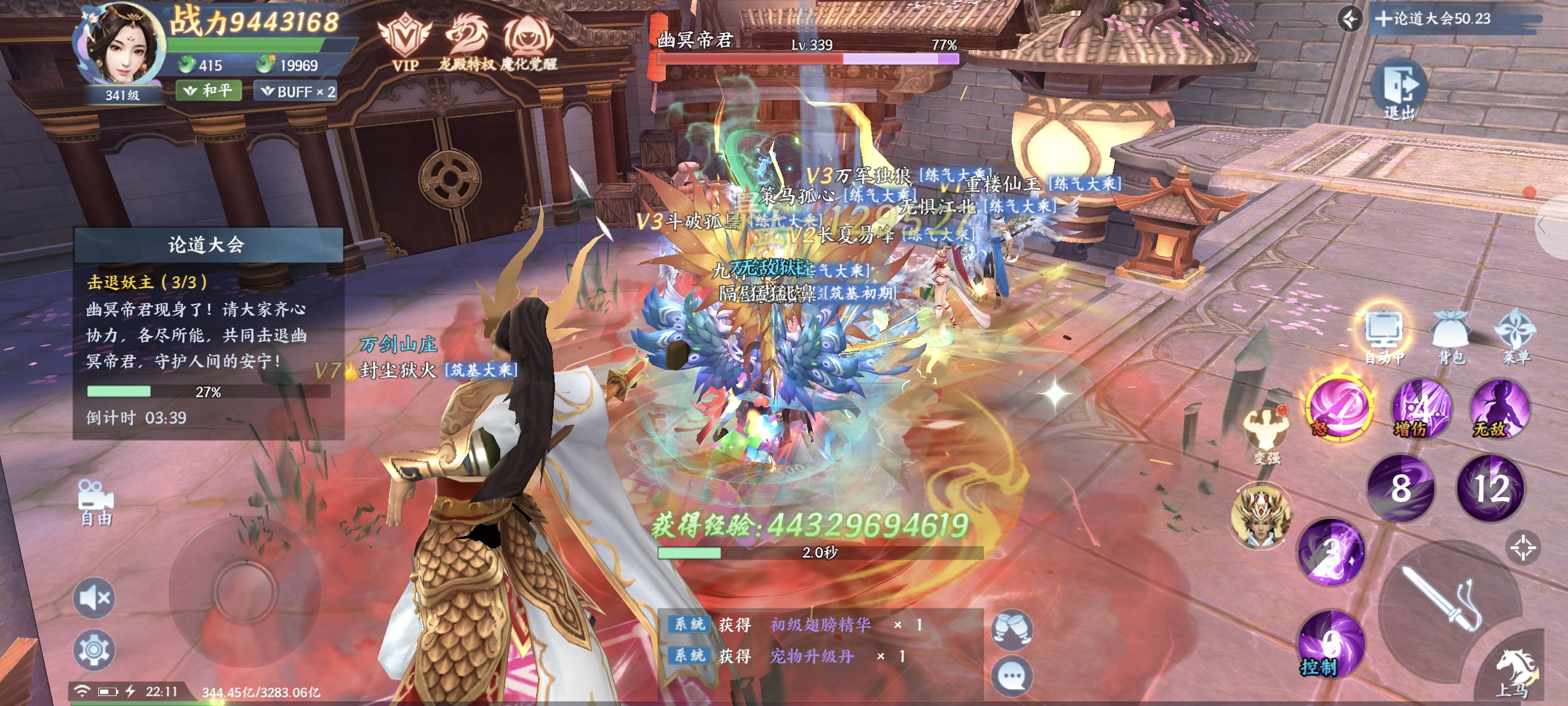The width and height of the screenshot is (1568, 706).
Task: Expand the BUFF × 2 list
Action: click(298, 92)
